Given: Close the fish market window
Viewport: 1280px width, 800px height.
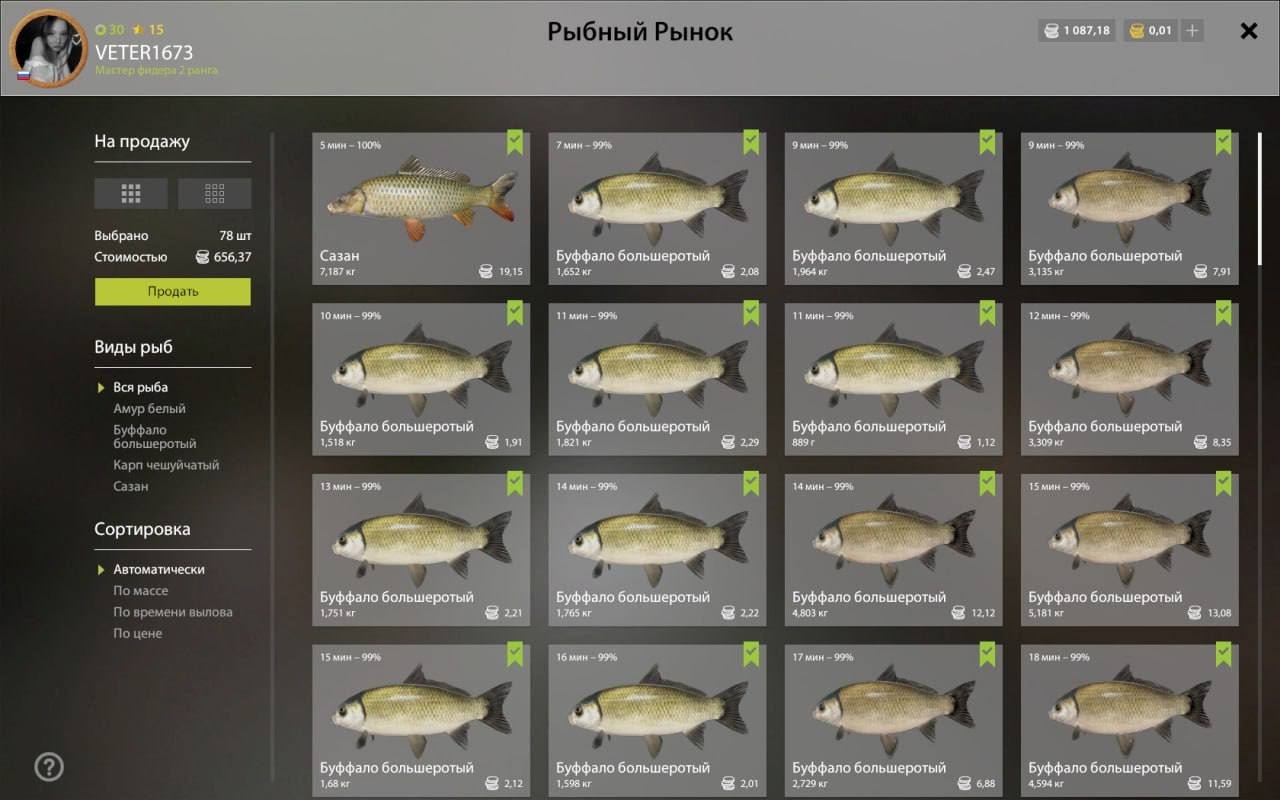Looking at the screenshot, I should [1248, 31].
